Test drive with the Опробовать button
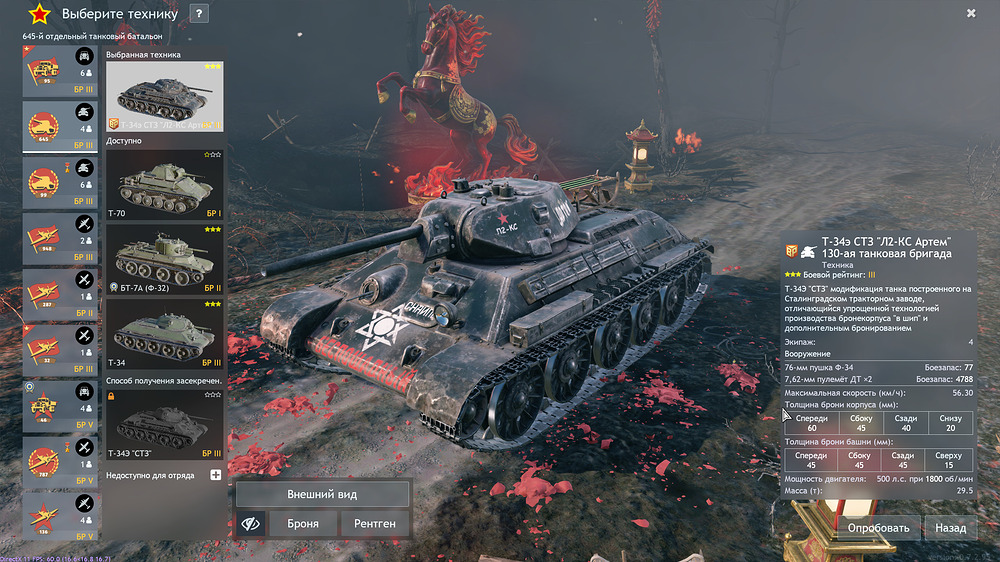This screenshot has width=1000, height=562. tap(878, 527)
